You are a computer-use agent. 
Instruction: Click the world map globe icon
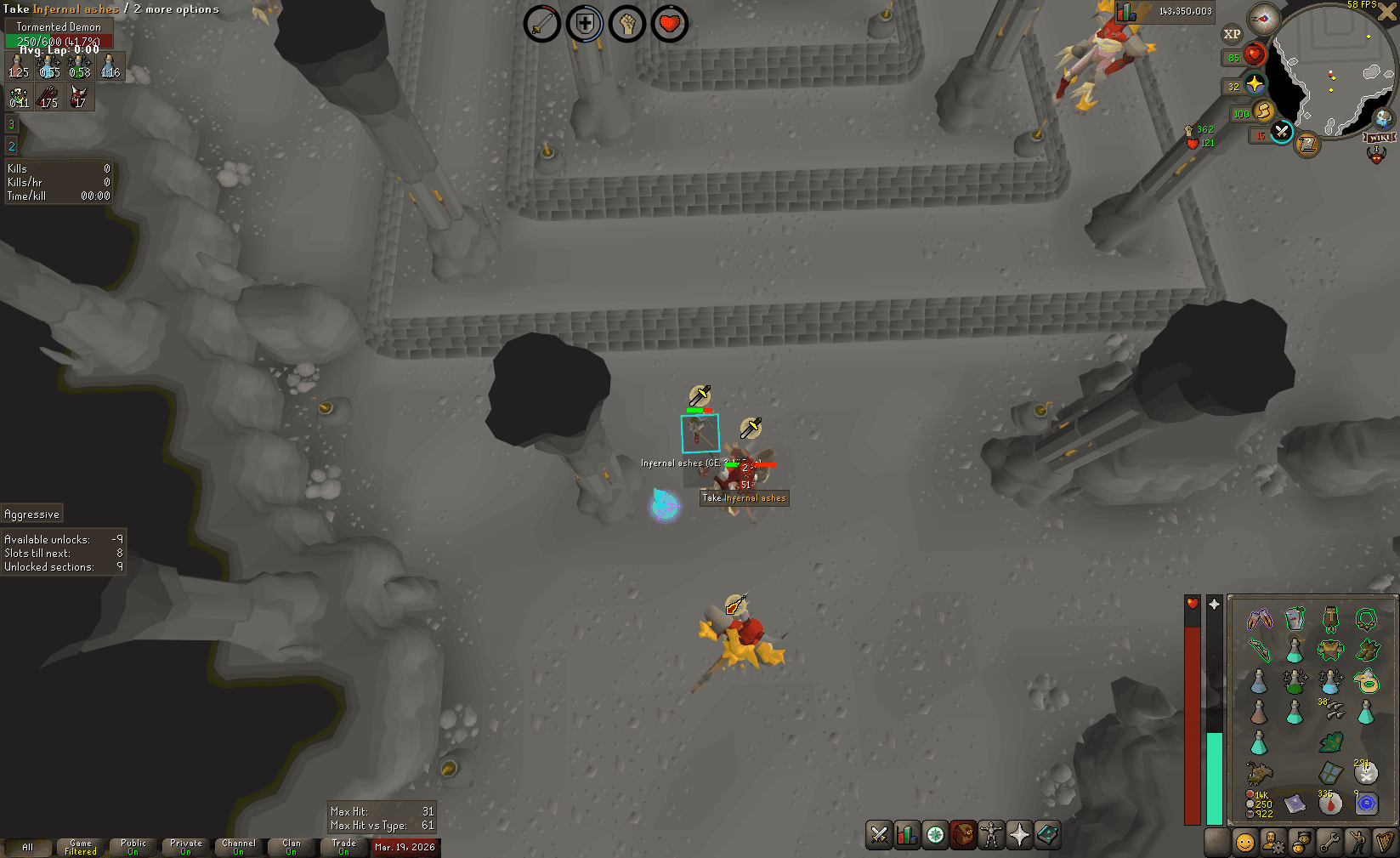(x=1383, y=118)
